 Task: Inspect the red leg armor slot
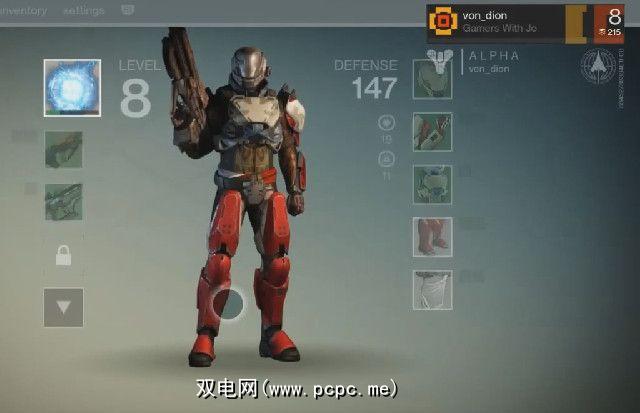432,237
